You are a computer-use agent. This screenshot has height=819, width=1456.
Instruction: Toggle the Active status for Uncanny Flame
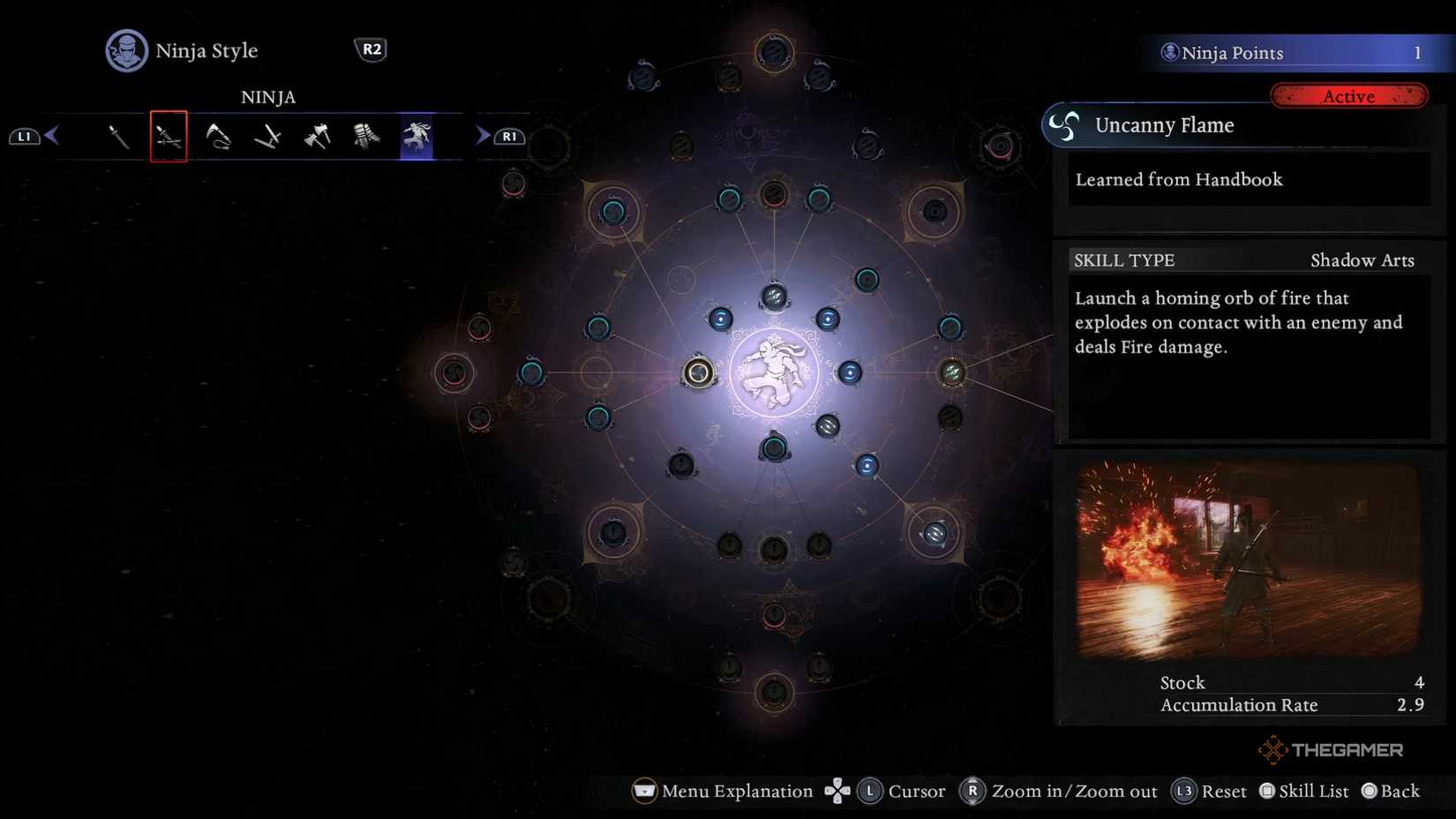(1349, 95)
